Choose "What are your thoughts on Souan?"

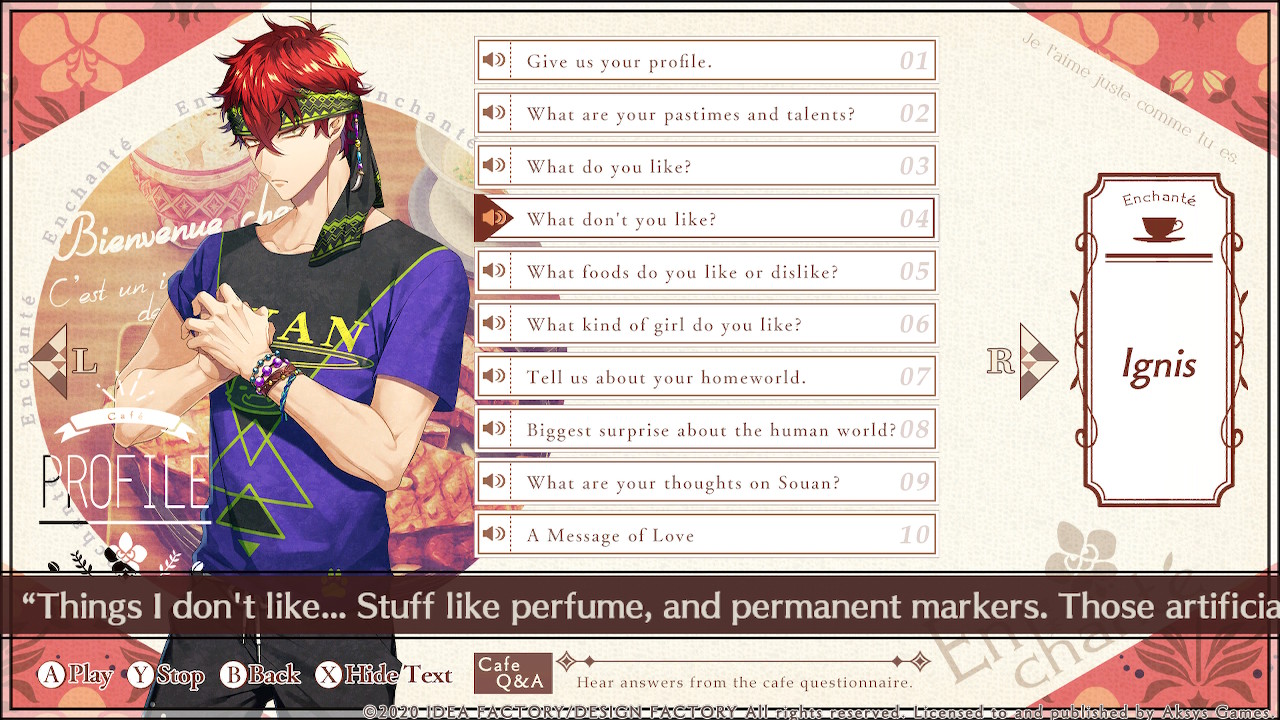[x=705, y=483]
